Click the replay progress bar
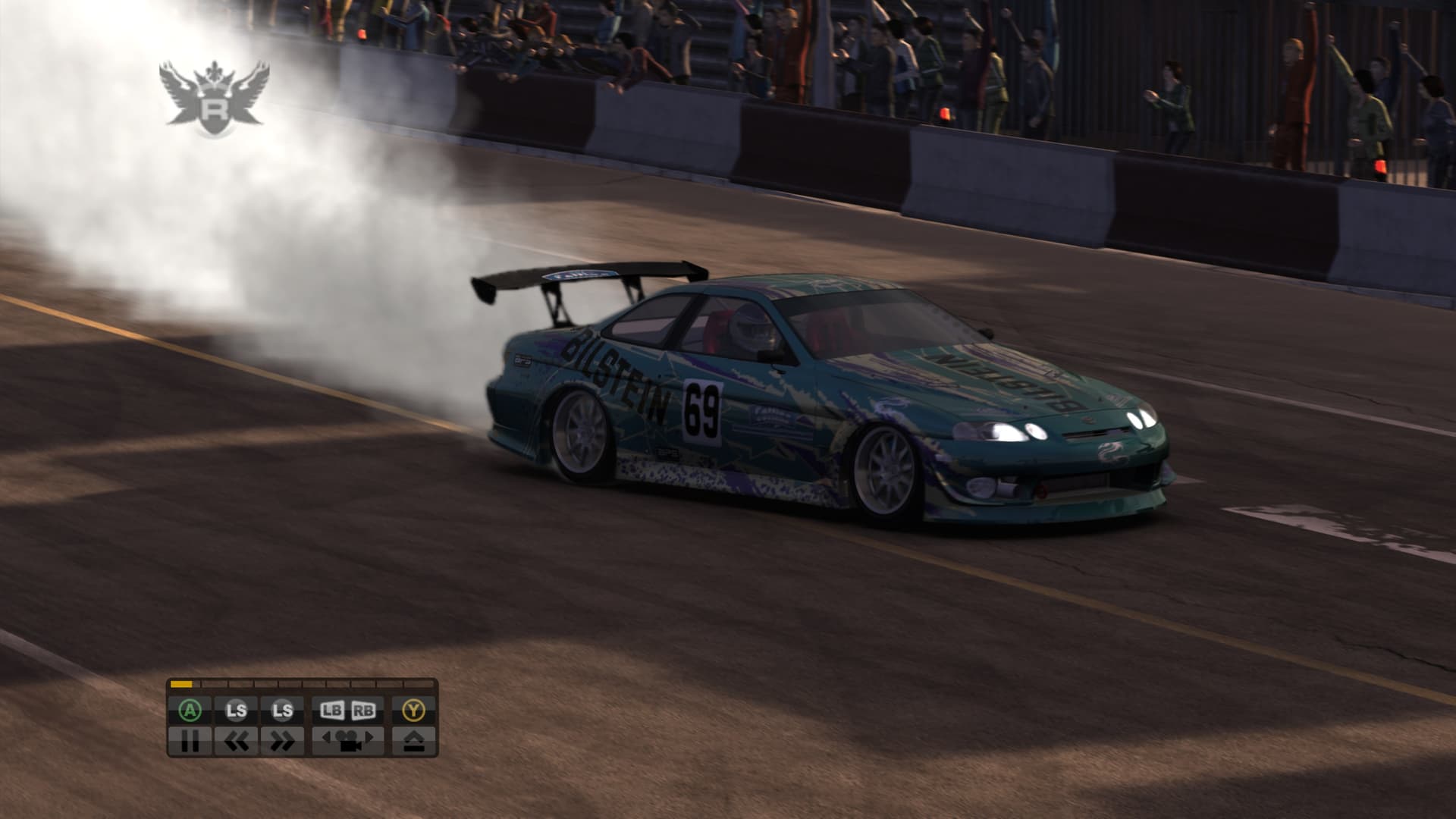 click(x=302, y=684)
